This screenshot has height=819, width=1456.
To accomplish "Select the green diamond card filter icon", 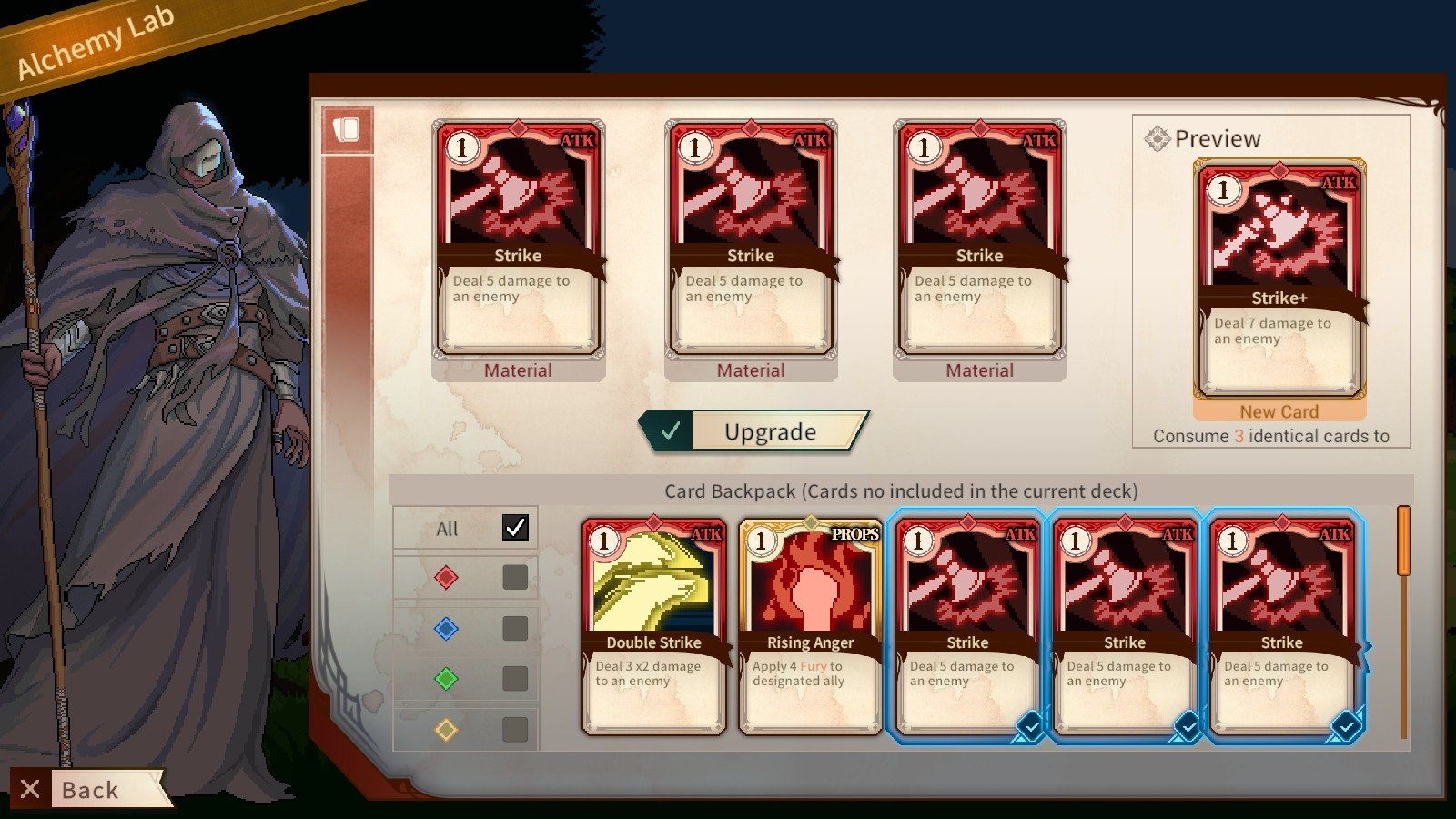I will point(445,678).
